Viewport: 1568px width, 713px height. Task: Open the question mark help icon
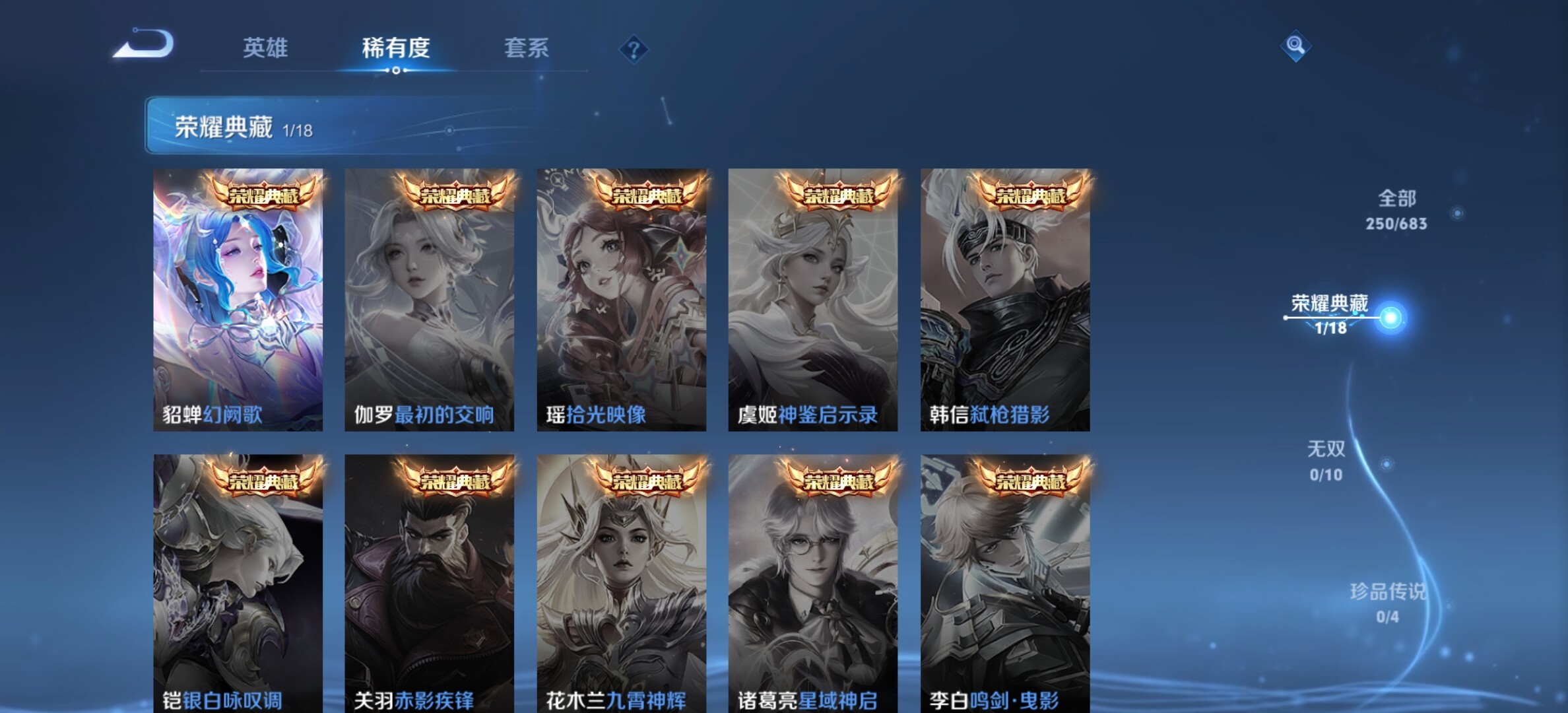[634, 50]
